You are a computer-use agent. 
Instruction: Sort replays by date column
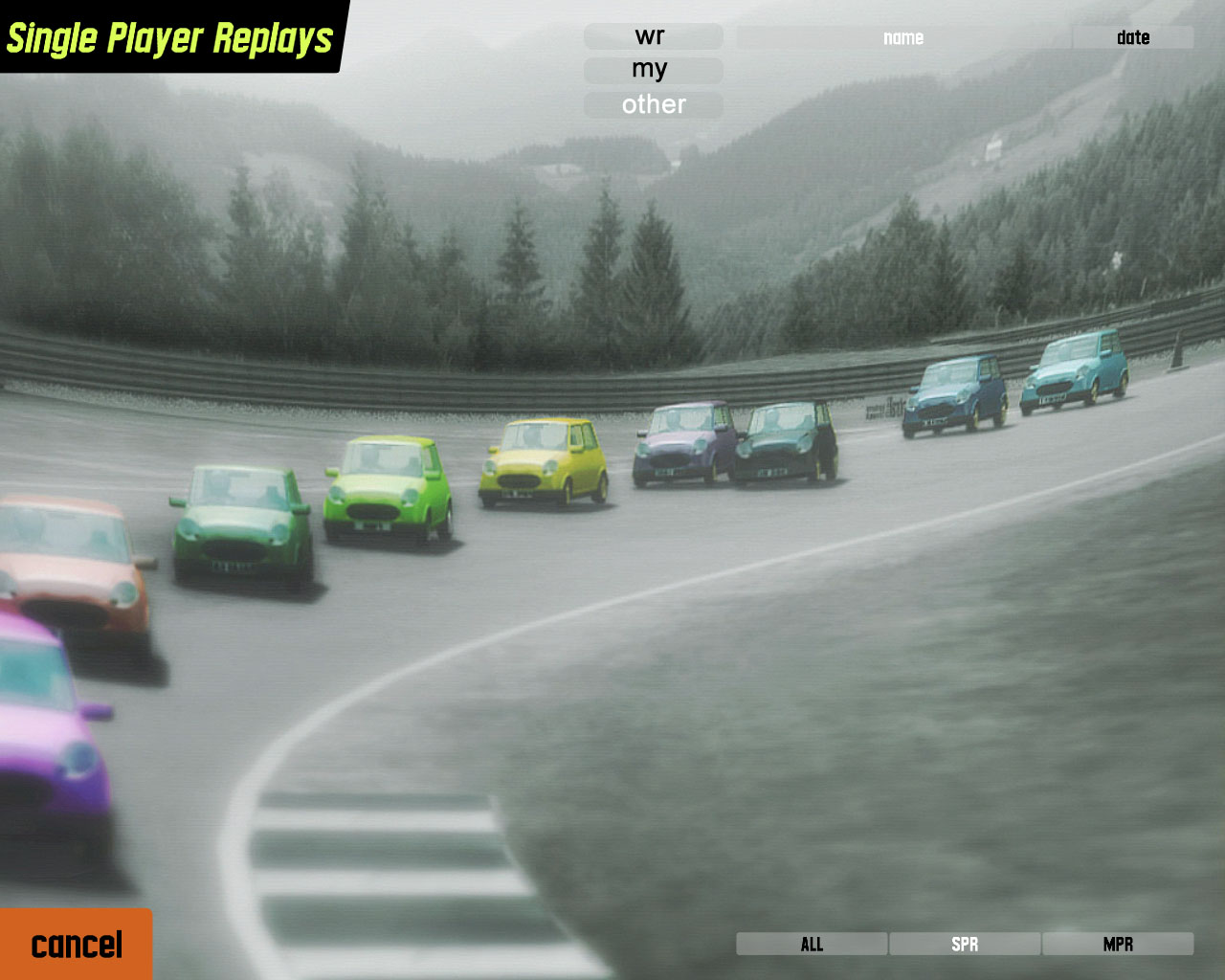pos(1132,37)
